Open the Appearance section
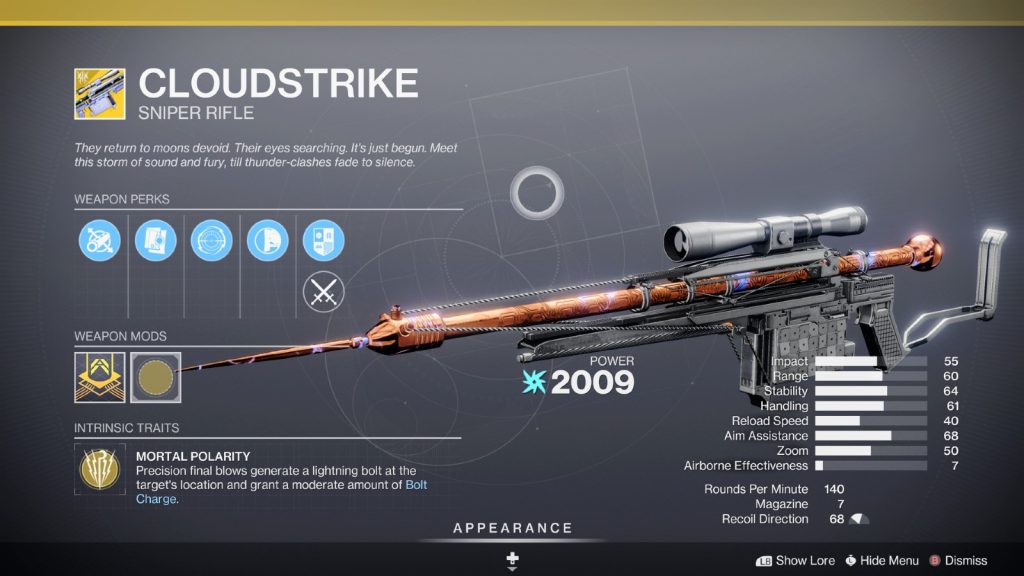Image resolution: width=1024 pixels, height=576 pixels. click(x=512, y=528)
